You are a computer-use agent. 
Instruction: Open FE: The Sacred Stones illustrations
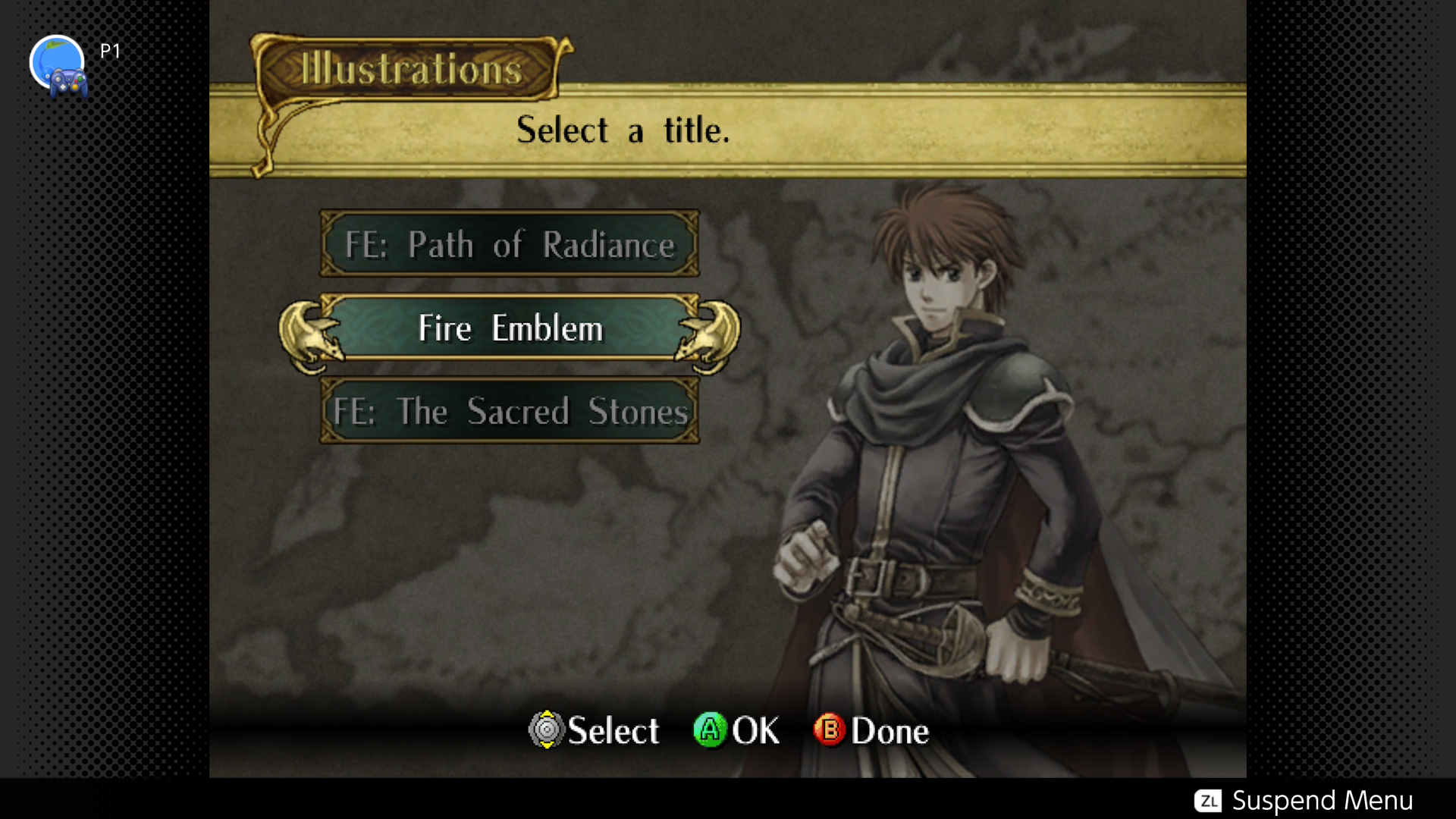pyautogui.click(x=509, y=412)
